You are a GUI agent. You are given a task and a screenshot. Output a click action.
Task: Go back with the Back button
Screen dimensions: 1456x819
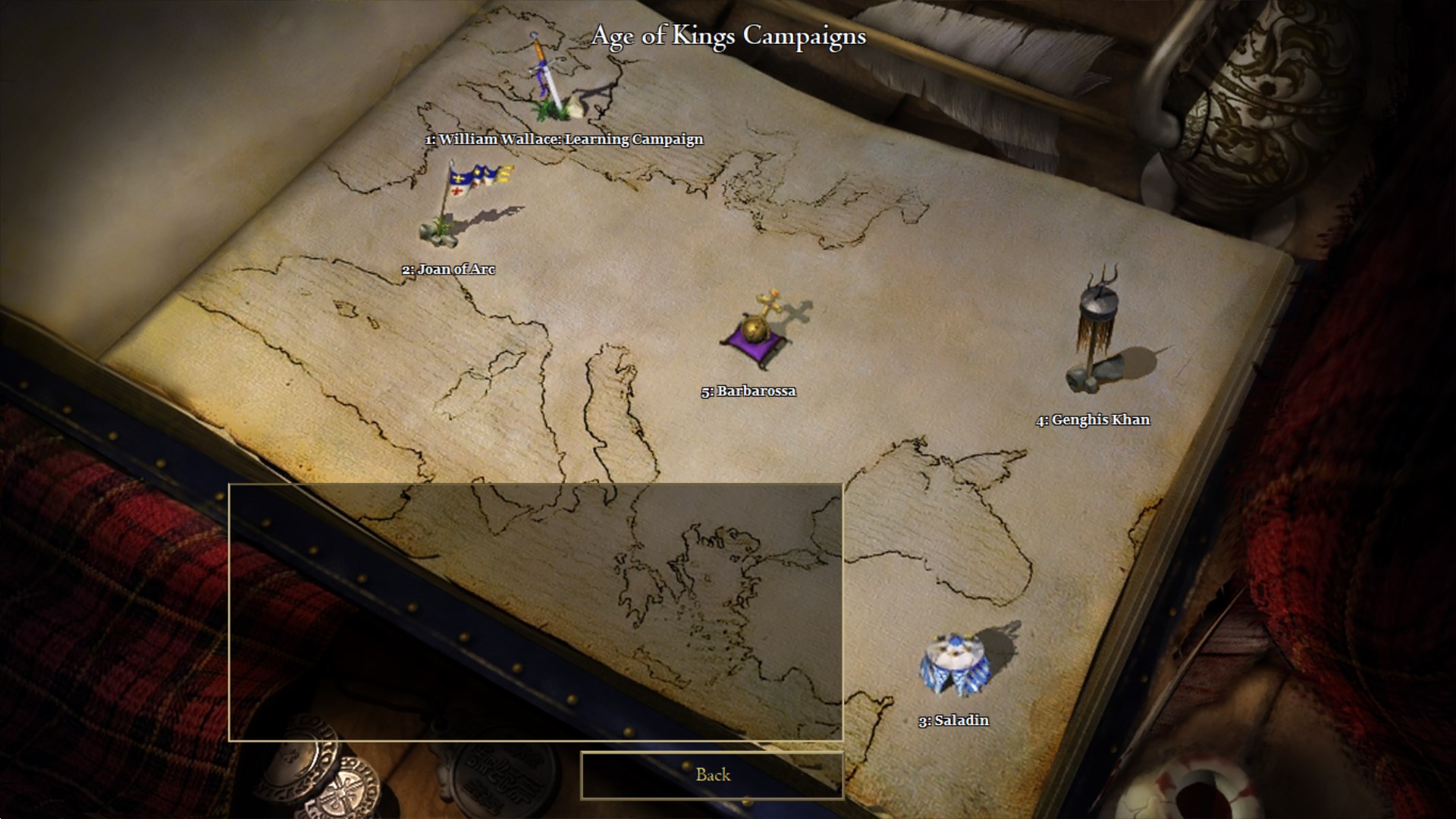pyautogui.click(x=712, y=775)
